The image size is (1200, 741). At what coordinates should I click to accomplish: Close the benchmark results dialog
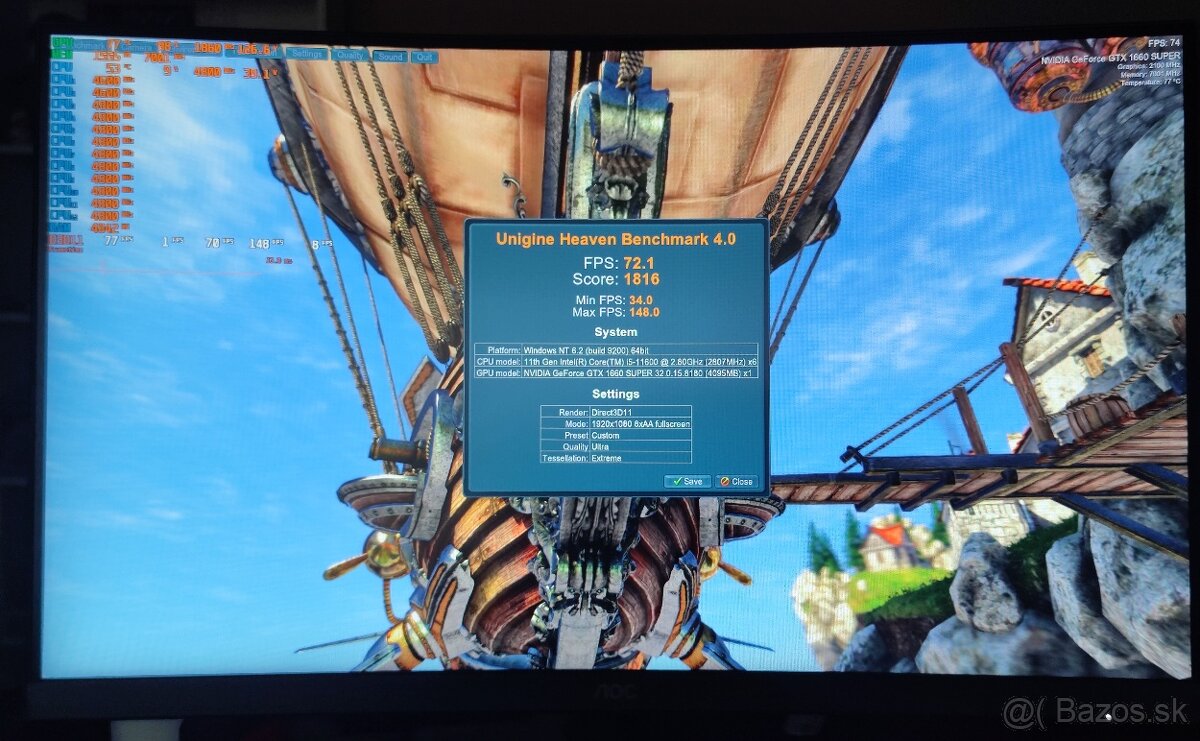(x=737, y=481)
